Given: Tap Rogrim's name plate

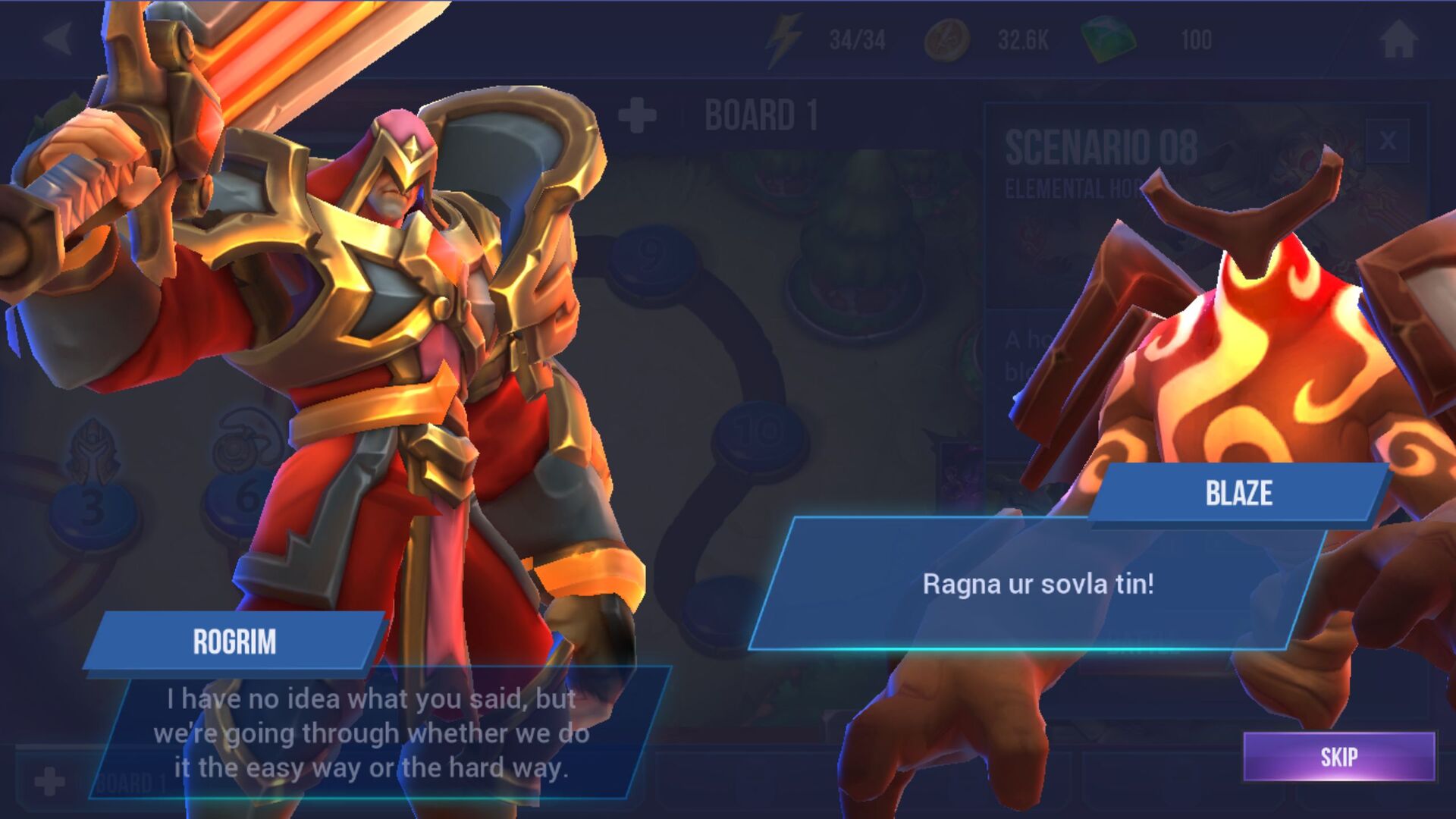Looking at the screenshot, I should [235, 642].
